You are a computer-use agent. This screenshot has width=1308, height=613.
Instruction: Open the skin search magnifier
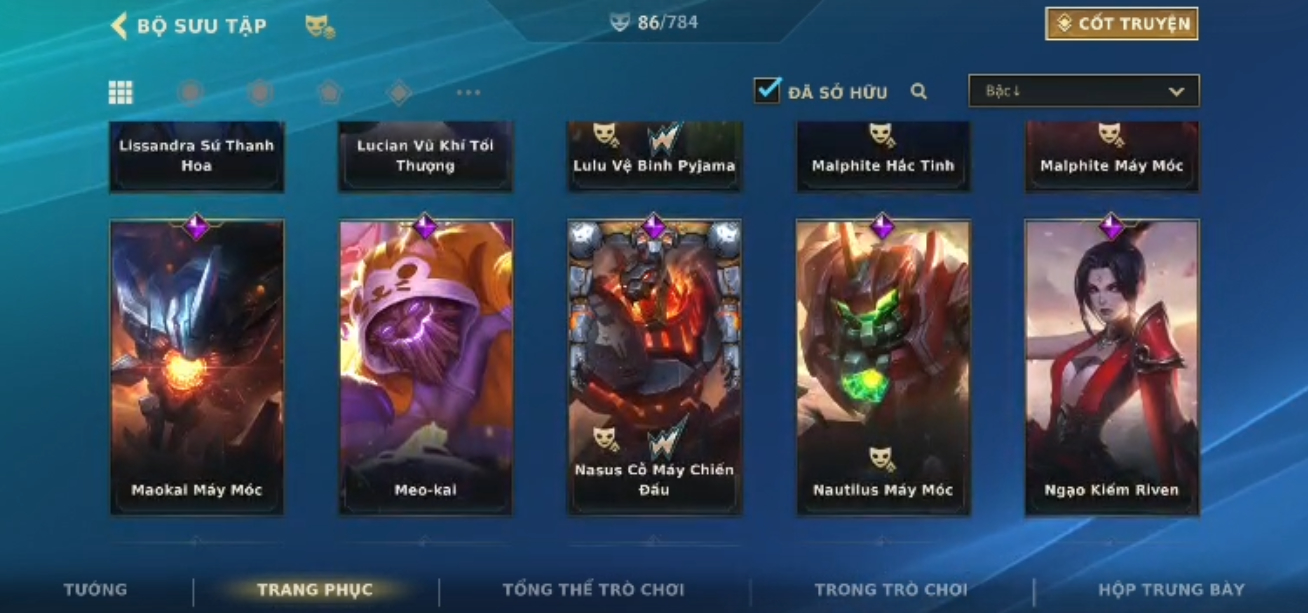click(x=919, y=92)
